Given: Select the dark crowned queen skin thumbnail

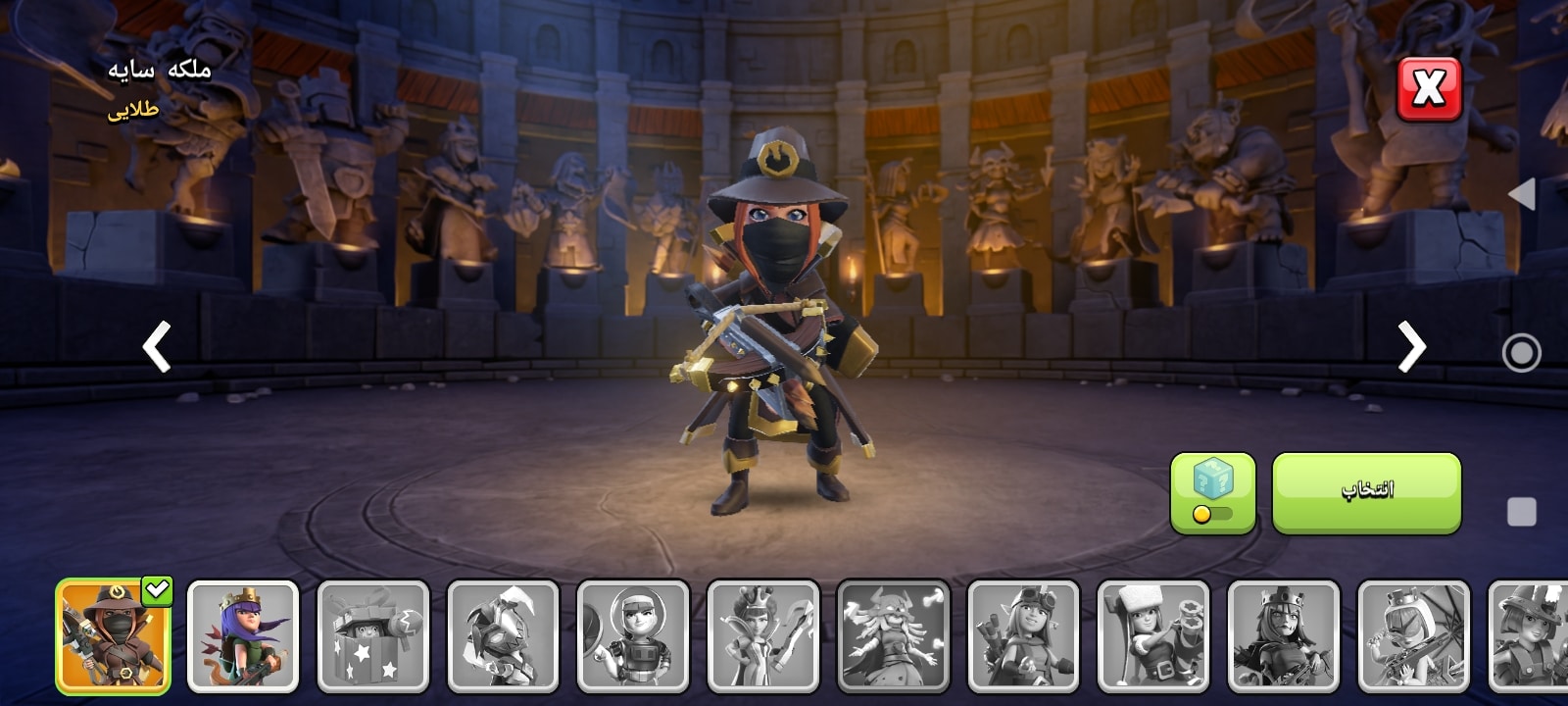Looking at the screenshot, I should [1284, 636].
